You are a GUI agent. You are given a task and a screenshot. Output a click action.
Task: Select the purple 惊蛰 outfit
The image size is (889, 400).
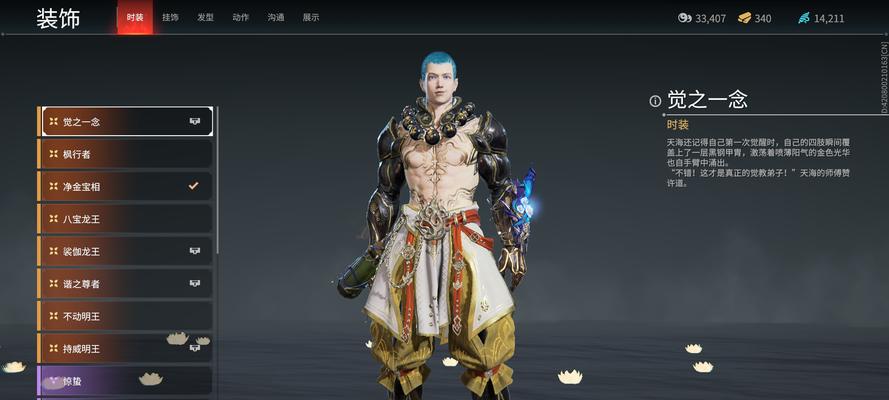coord(125,381)
